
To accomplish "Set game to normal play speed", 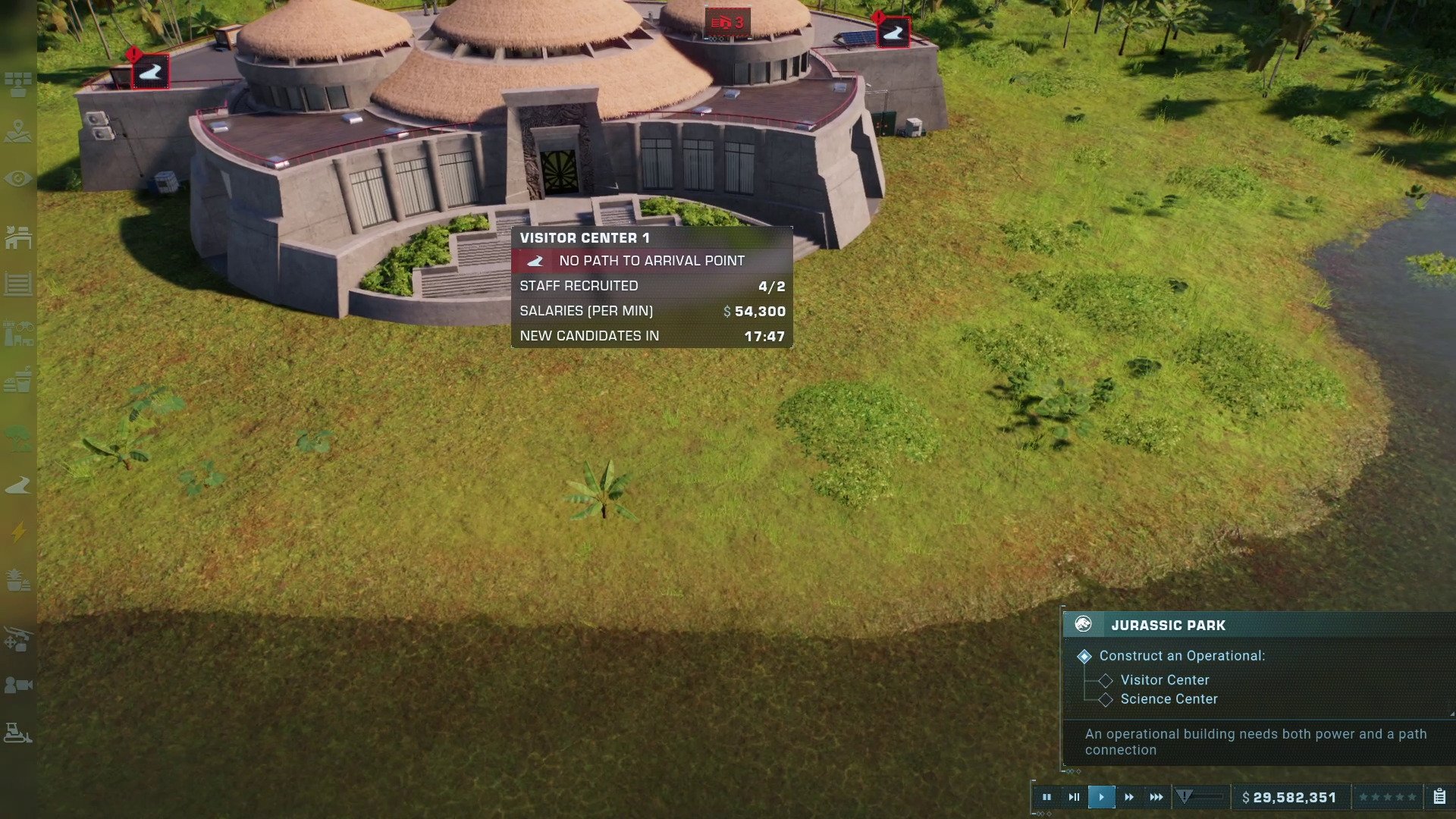I will (x=1101, y=797).
